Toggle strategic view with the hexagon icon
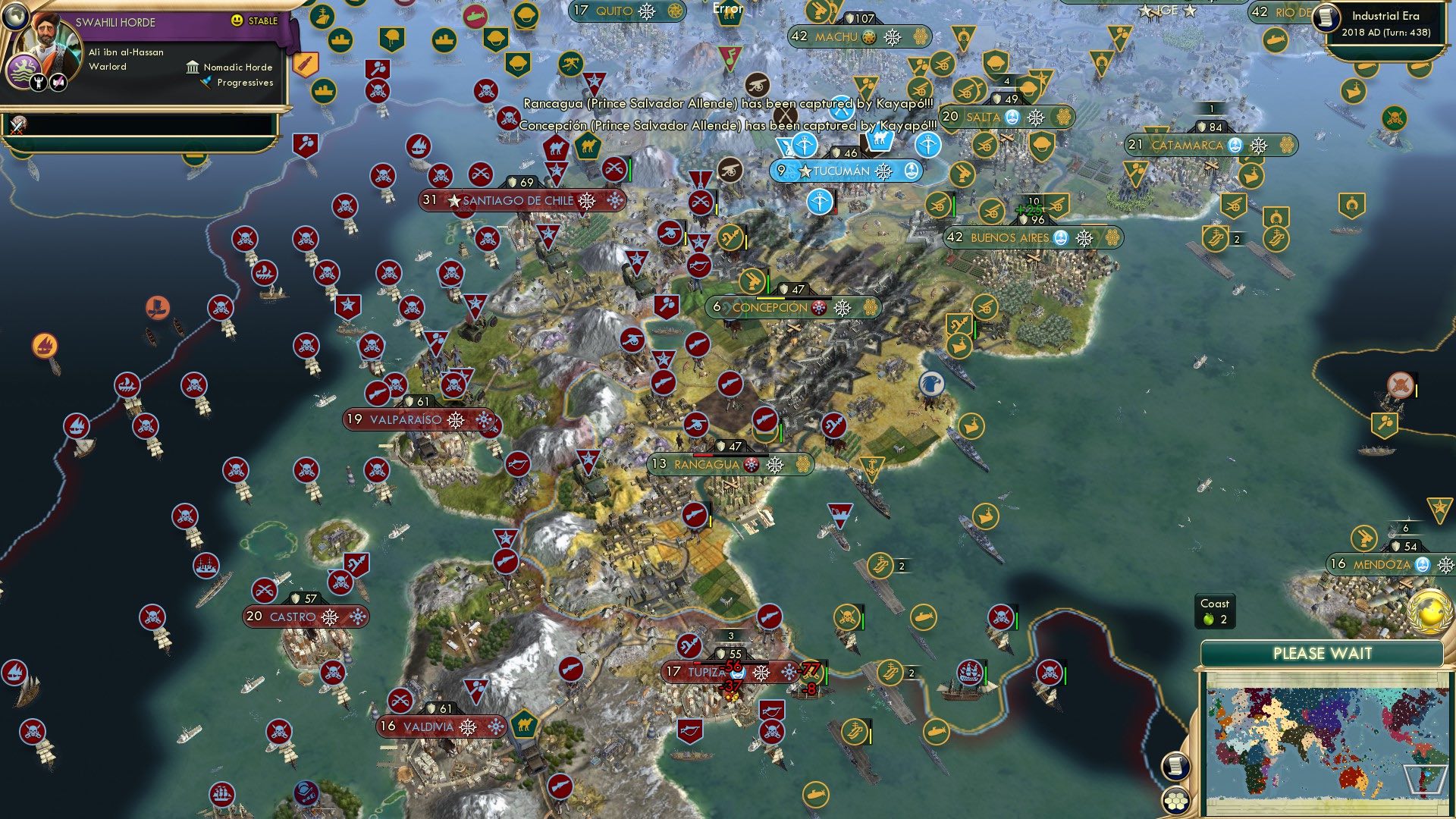This screenshot has height=819, width=1456. [1175, 802]
